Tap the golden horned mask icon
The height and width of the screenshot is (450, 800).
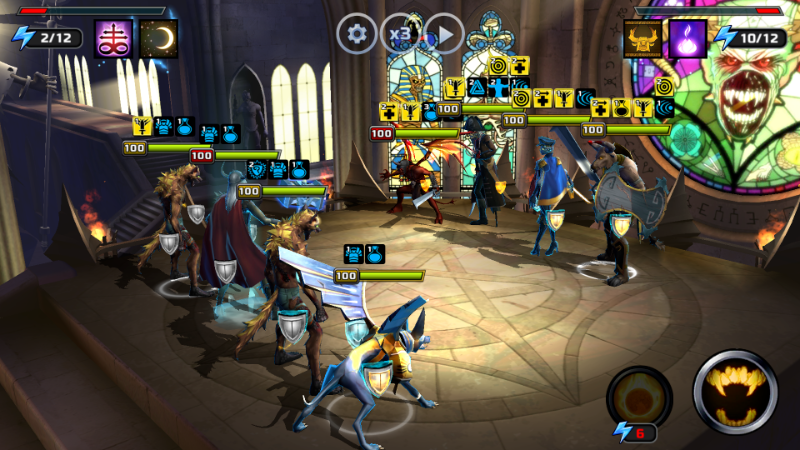643,39
